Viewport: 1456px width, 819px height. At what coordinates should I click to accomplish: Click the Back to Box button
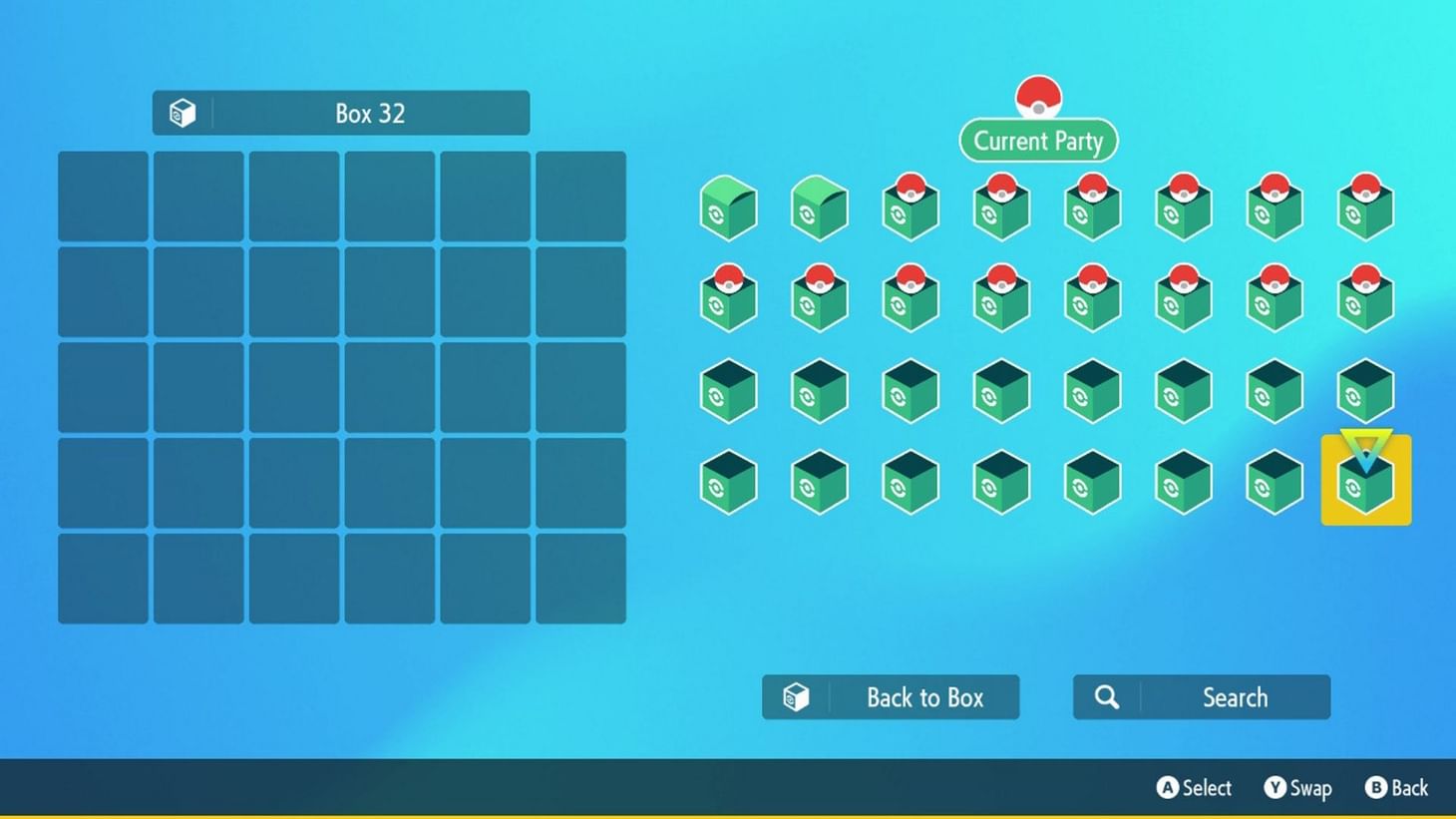pos(891,697)
